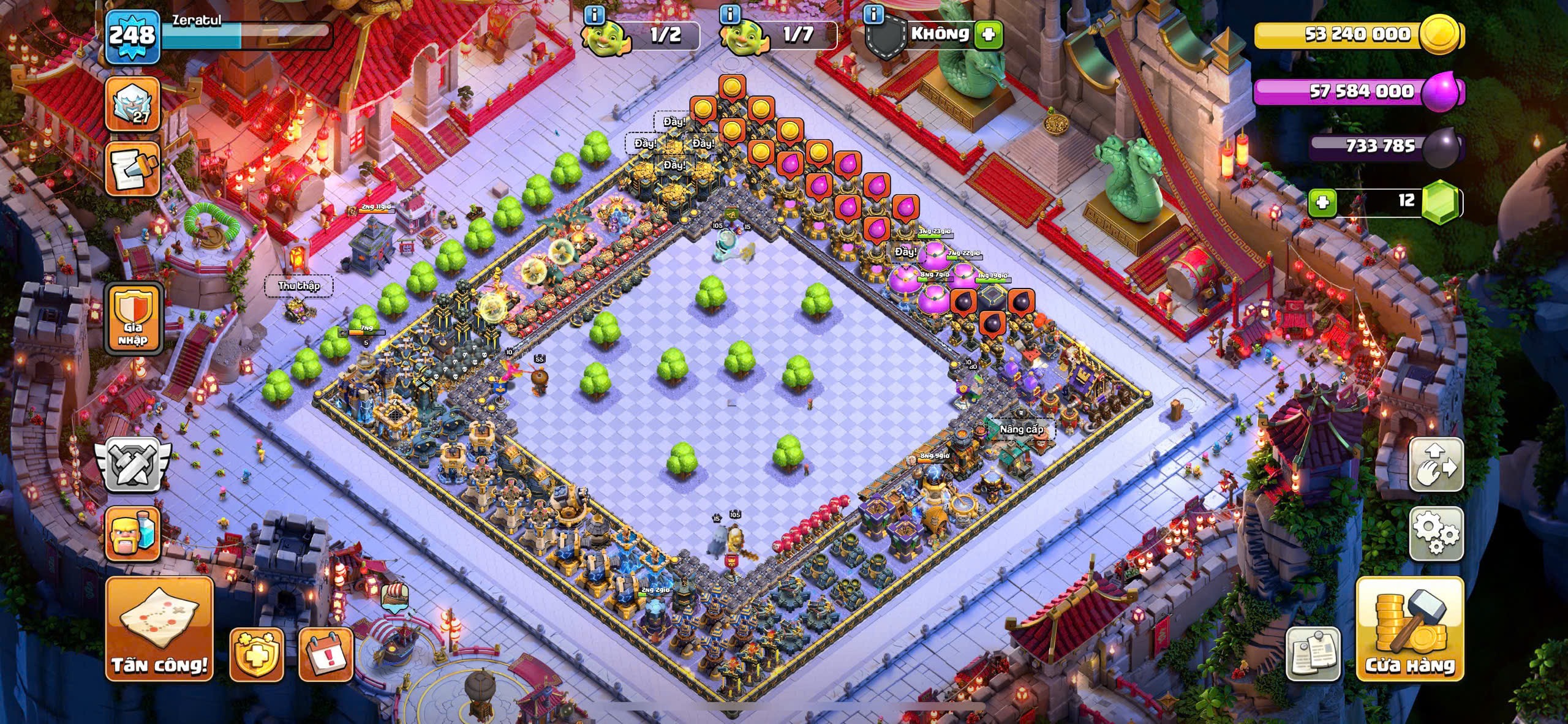The image size is (1568, 724).
Task: Tap the Nâng cấp upgrade label
Action: (1021, 429)
